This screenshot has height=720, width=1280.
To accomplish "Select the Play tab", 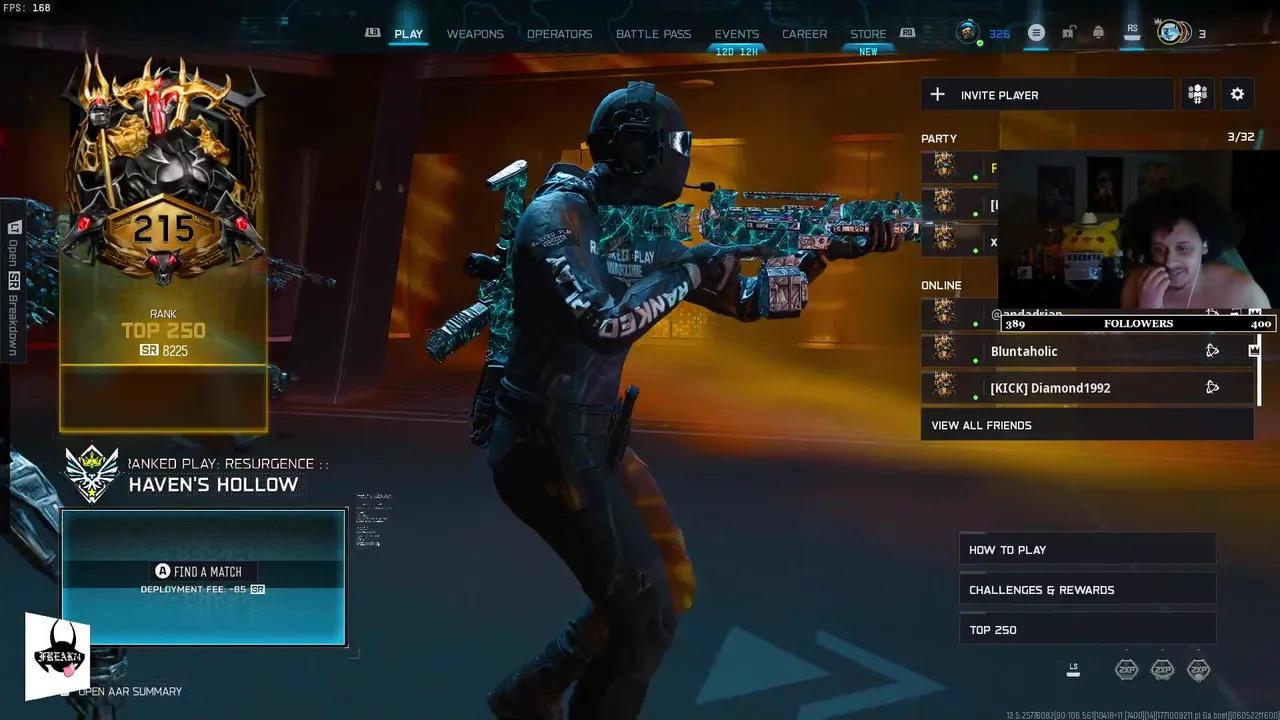I will click(x=408, y=34).
